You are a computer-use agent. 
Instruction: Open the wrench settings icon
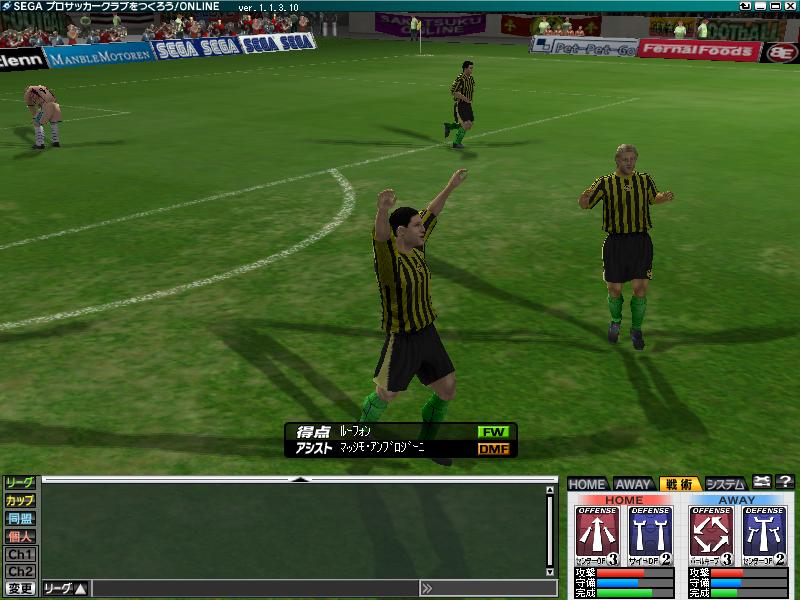[761, 483]
